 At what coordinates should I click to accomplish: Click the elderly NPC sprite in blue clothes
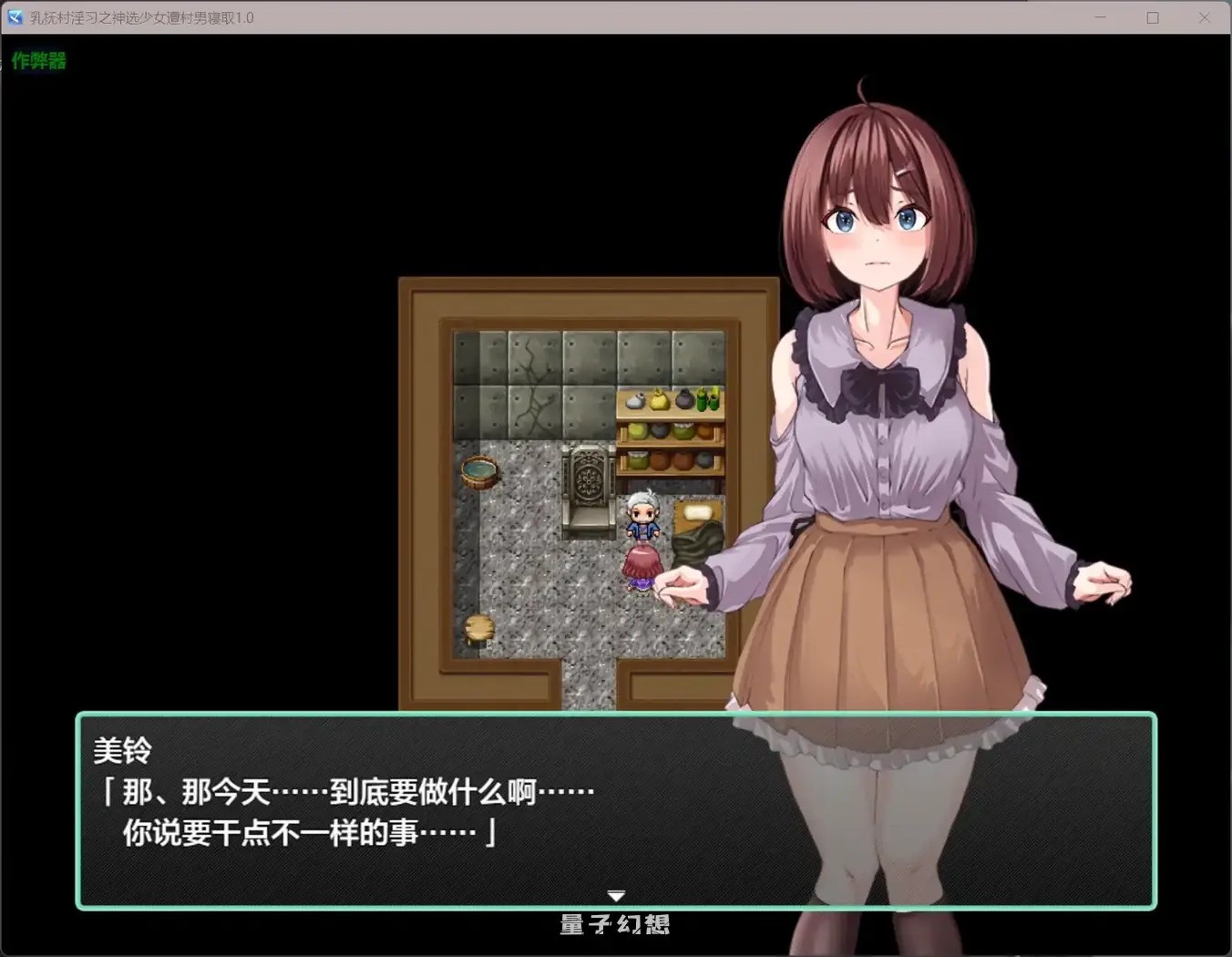(x=642, y=513)
